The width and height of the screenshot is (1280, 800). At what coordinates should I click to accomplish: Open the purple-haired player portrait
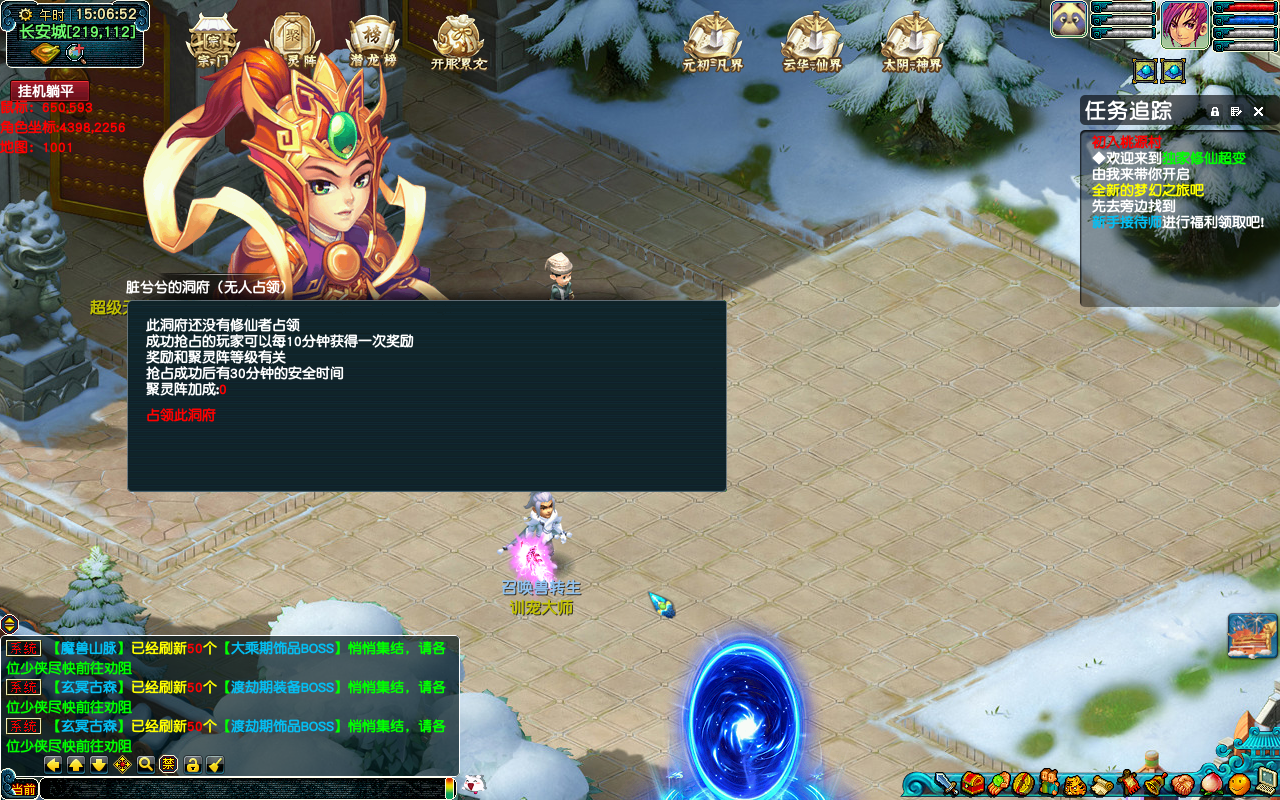pos(1185,25)
